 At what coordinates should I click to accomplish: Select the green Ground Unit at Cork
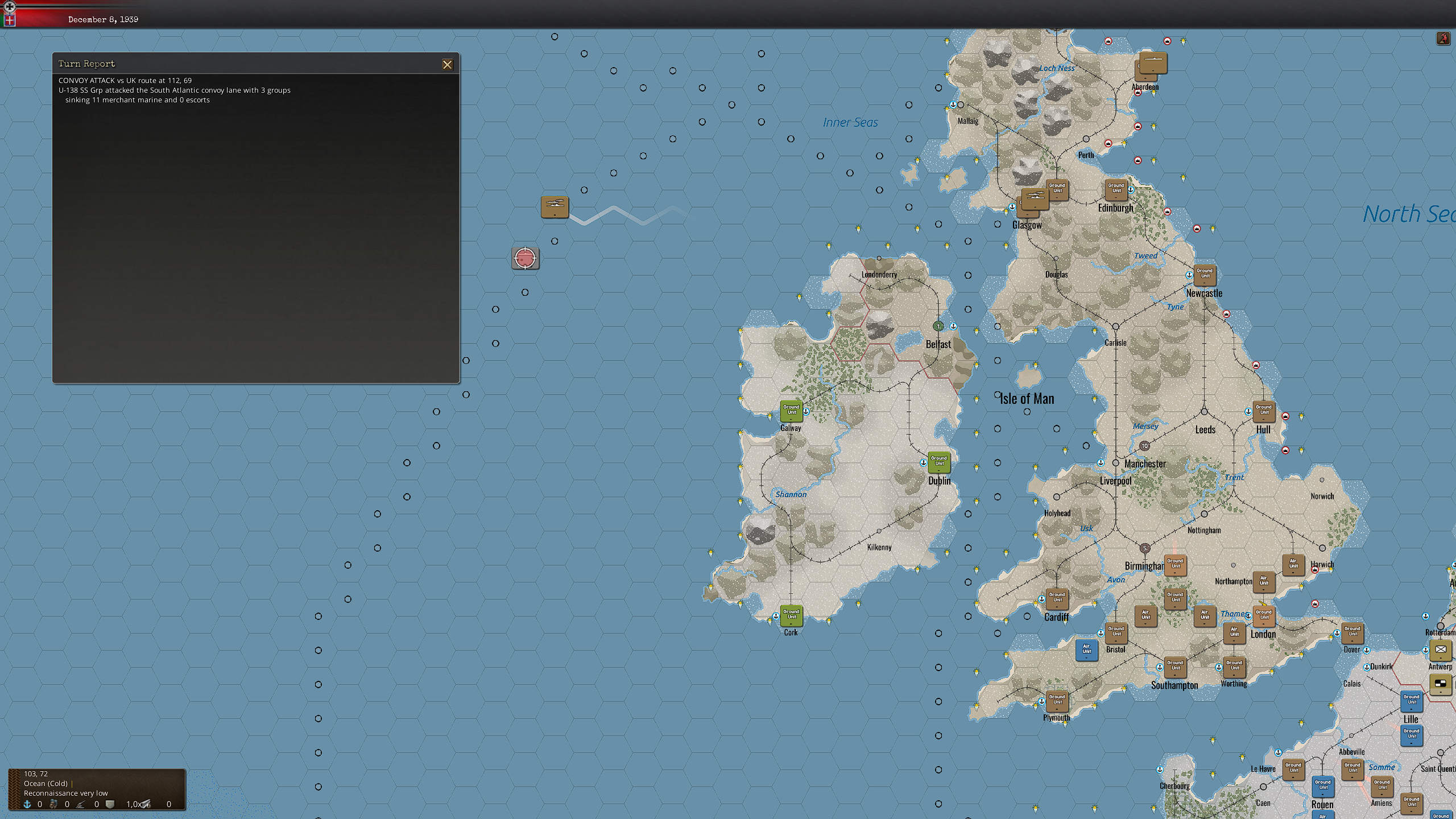pyautogui.click(x=791, y=616)
